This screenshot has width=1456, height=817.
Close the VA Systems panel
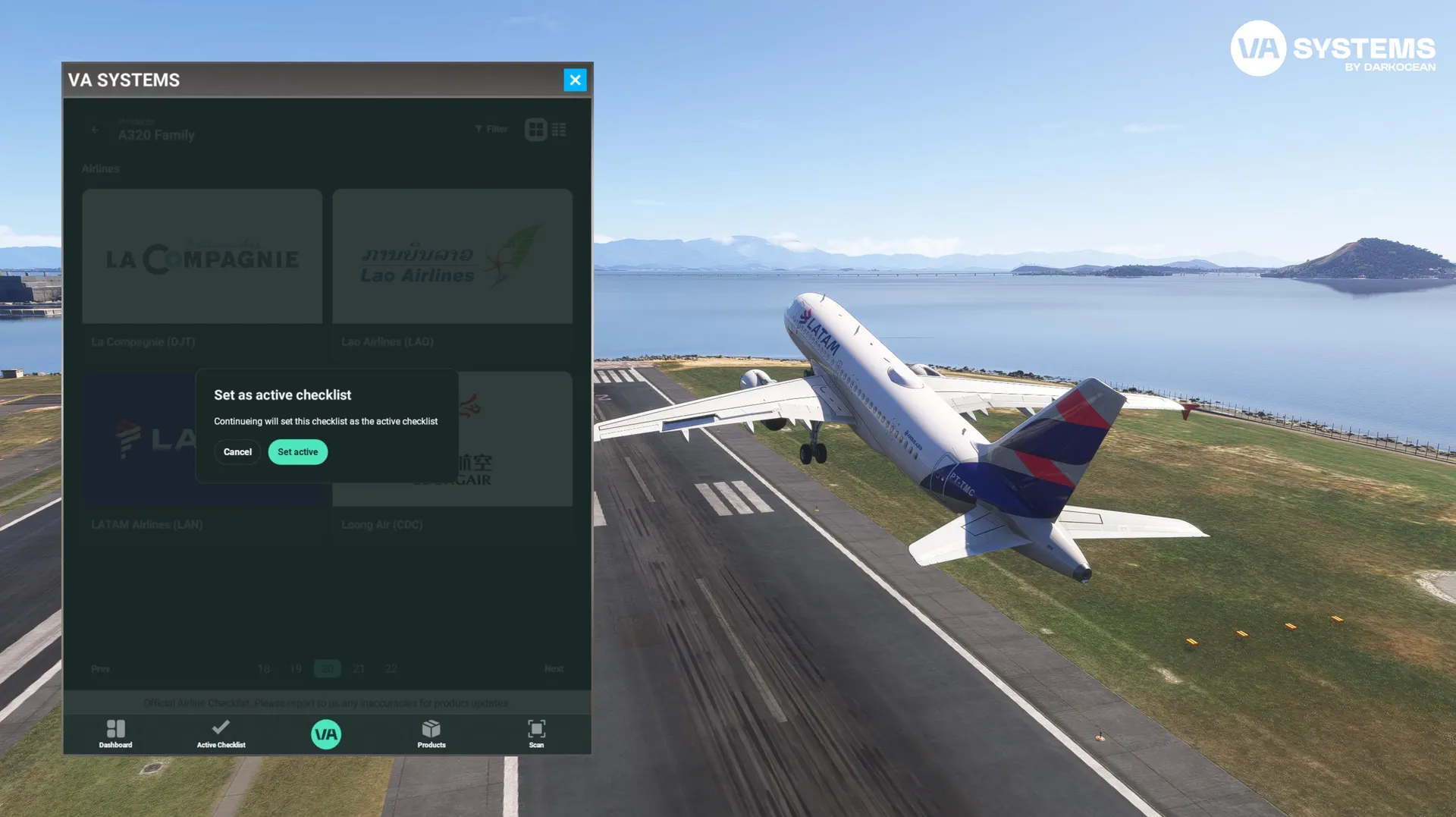(x=575, y=80)
